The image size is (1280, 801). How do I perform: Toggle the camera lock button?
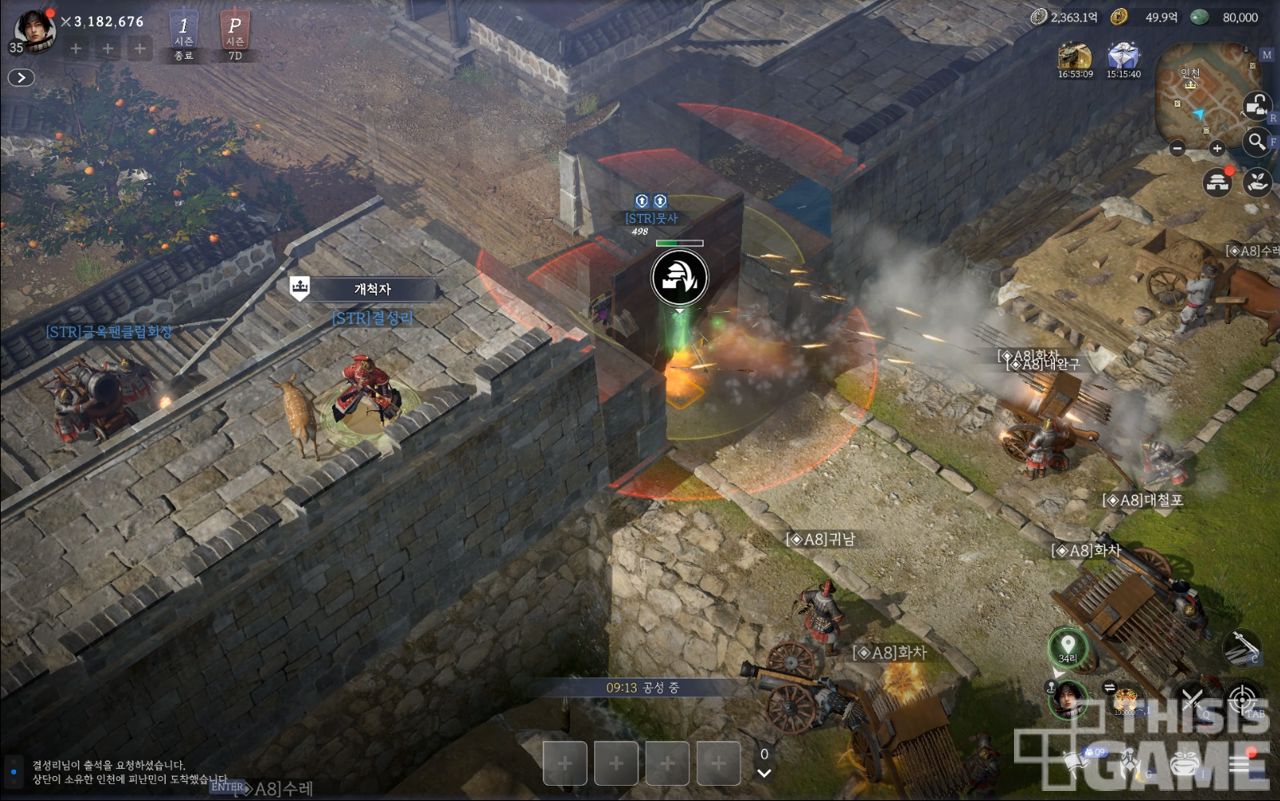(1257, 104)
